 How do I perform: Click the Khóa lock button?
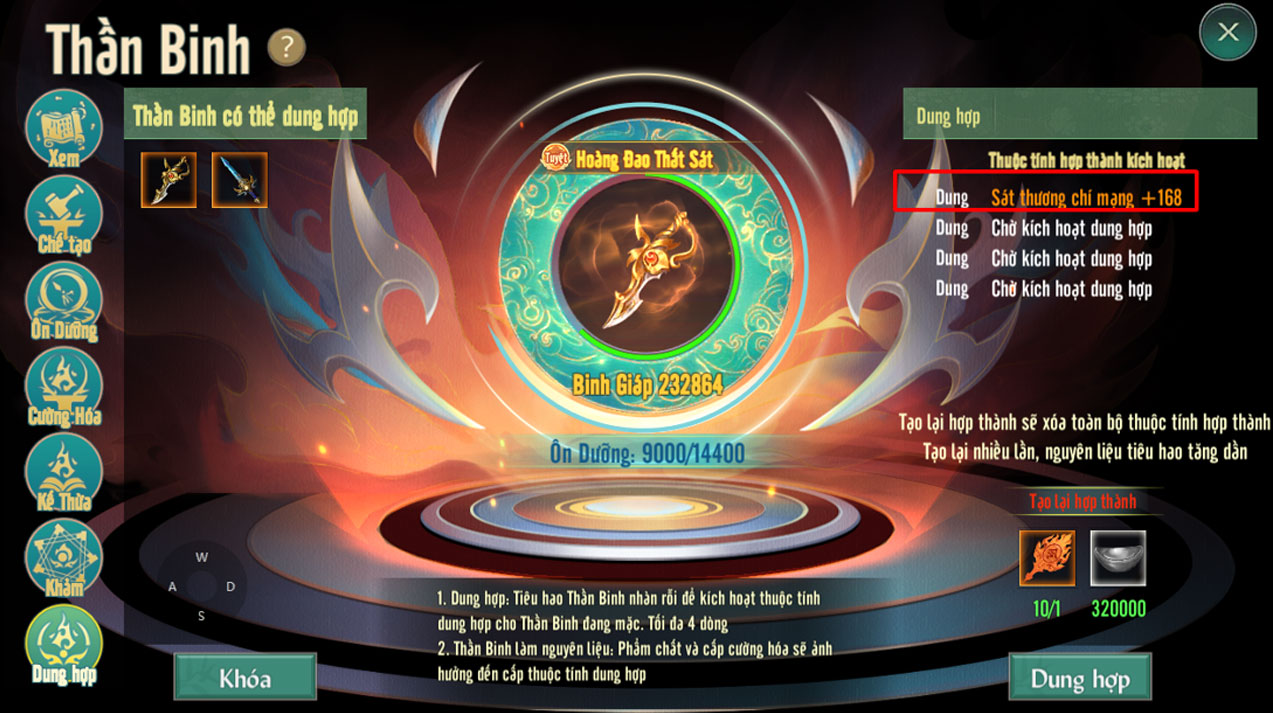click(x=245, y=678)
